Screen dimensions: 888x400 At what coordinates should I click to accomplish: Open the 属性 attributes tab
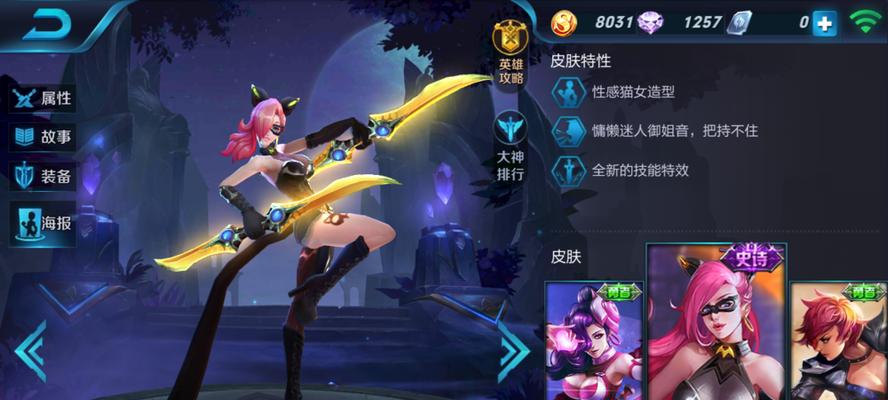[x=43, y=99]
